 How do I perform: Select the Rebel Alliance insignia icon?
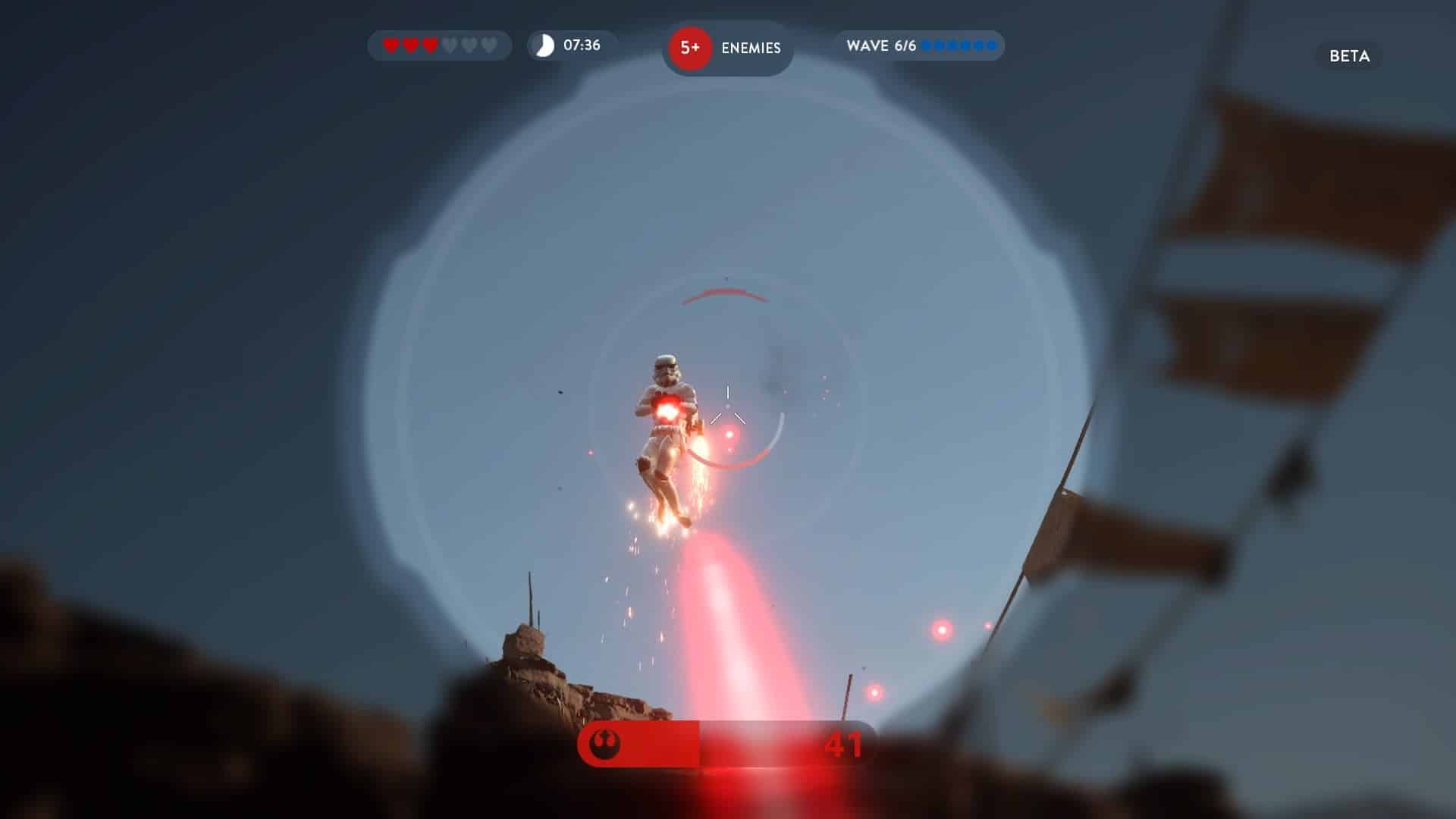click(x=604, y=744)
